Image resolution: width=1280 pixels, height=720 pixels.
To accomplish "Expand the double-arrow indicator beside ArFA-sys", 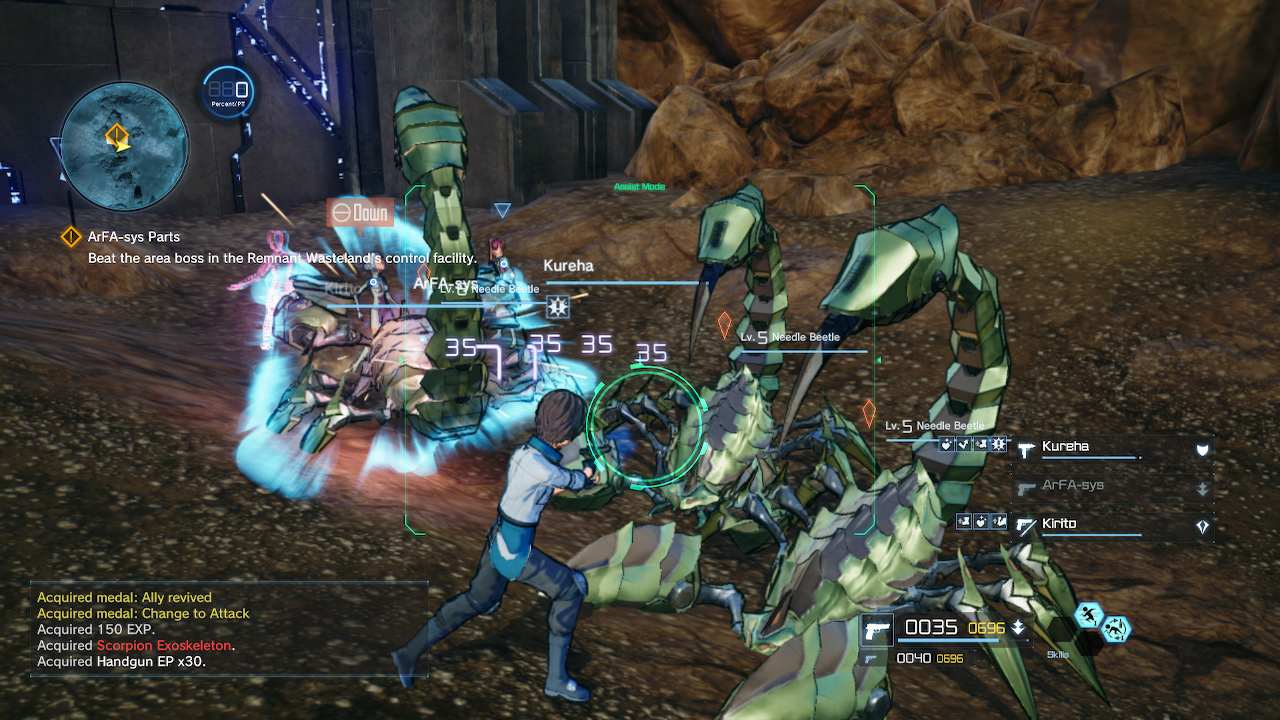I will (1202, 488).
